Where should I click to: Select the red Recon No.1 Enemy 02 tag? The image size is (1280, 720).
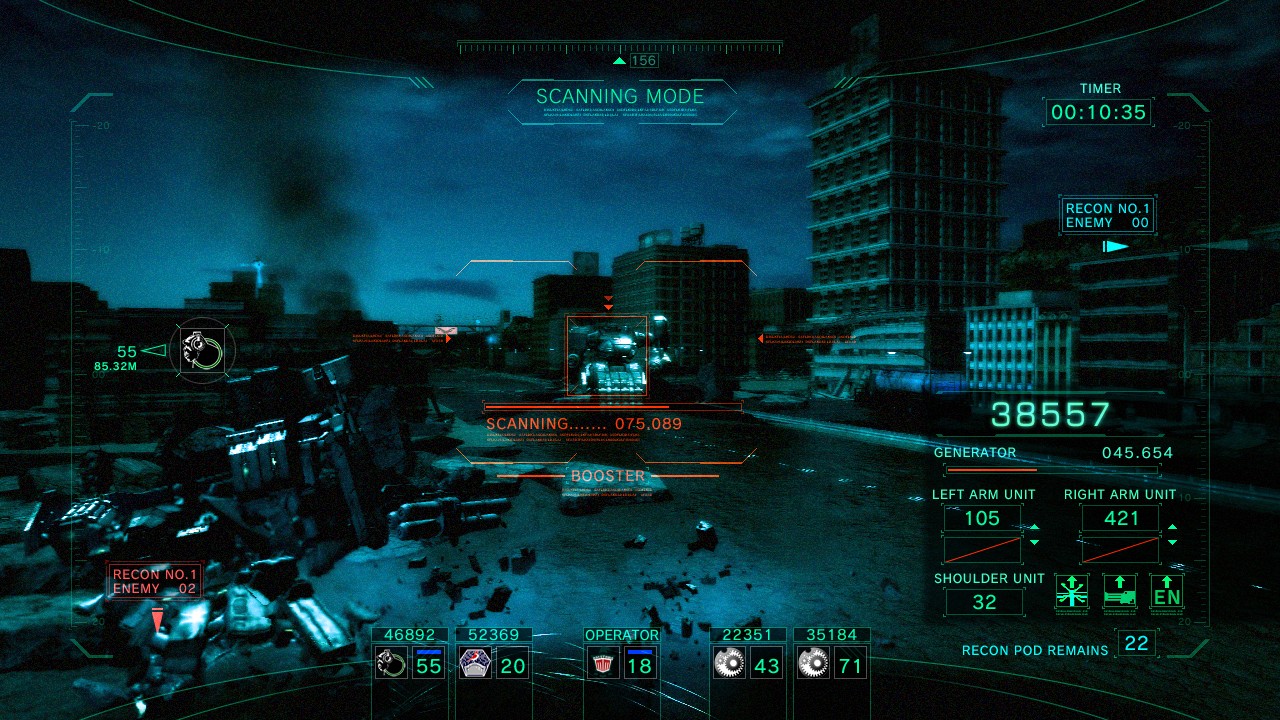(155, 581)
